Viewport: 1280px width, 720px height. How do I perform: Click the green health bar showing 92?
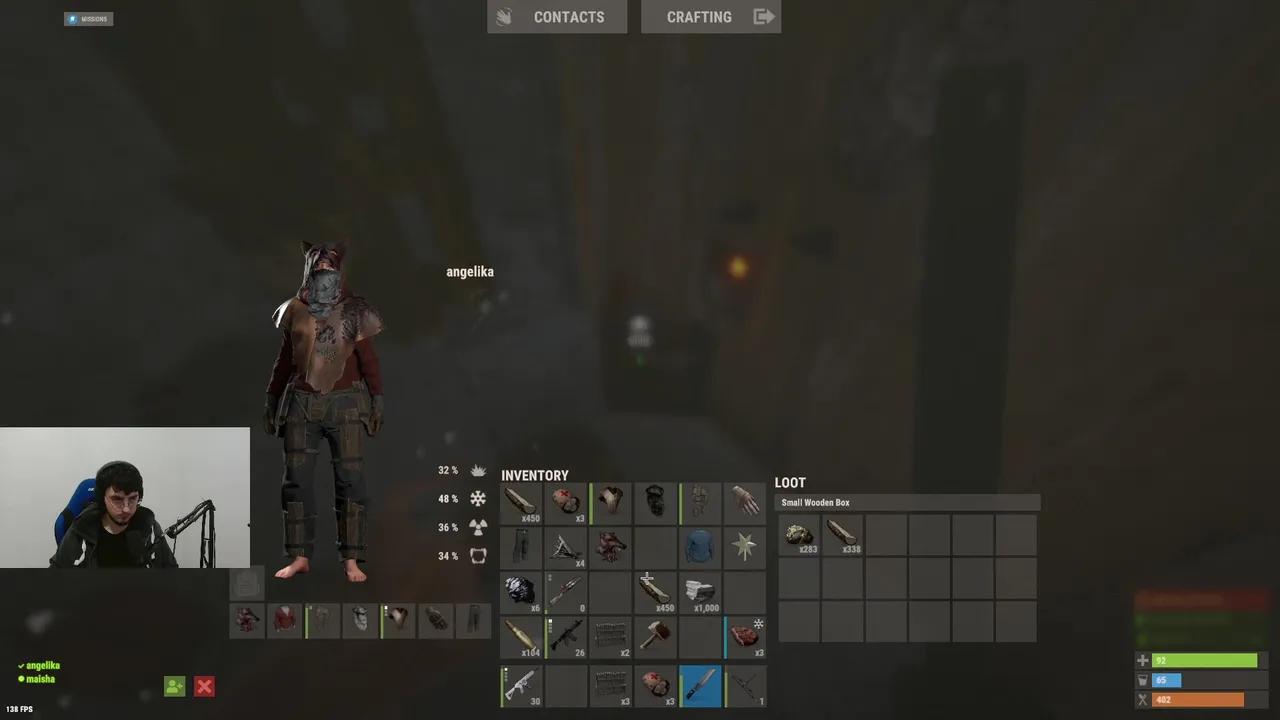pos(1204,660)
